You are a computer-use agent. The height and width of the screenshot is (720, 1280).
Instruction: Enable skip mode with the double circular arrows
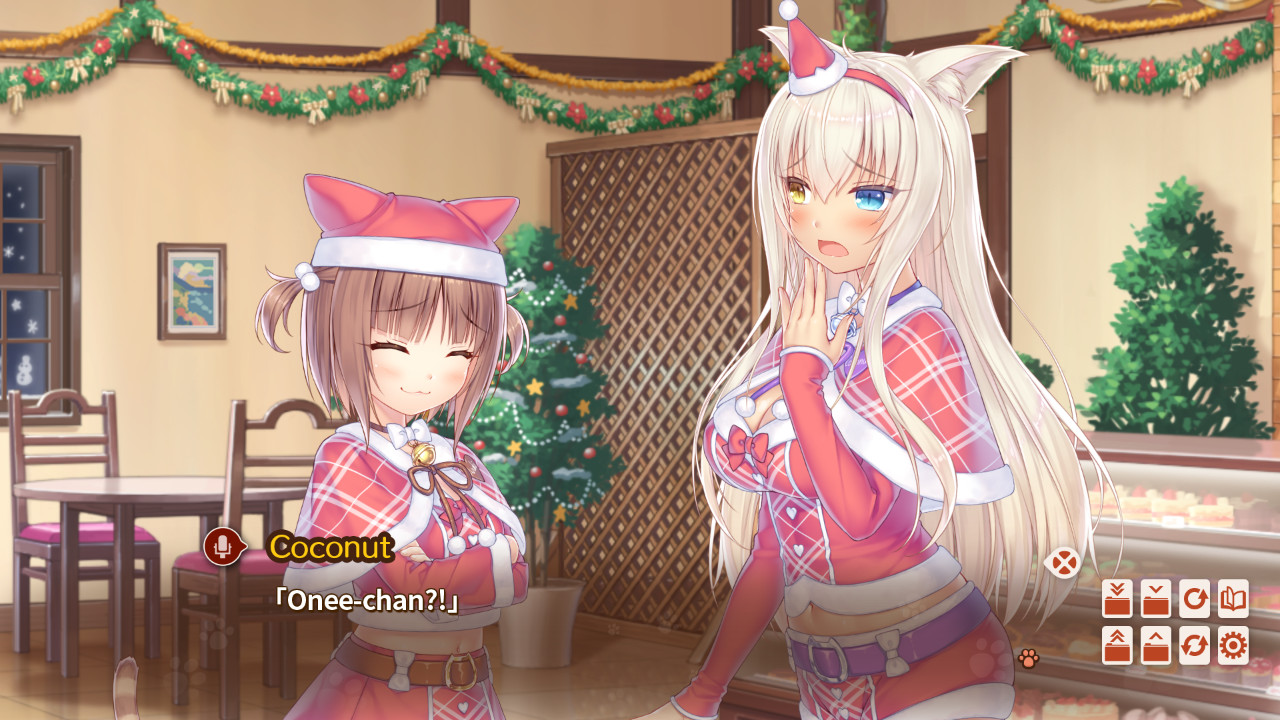click(x=1196, y=645)
